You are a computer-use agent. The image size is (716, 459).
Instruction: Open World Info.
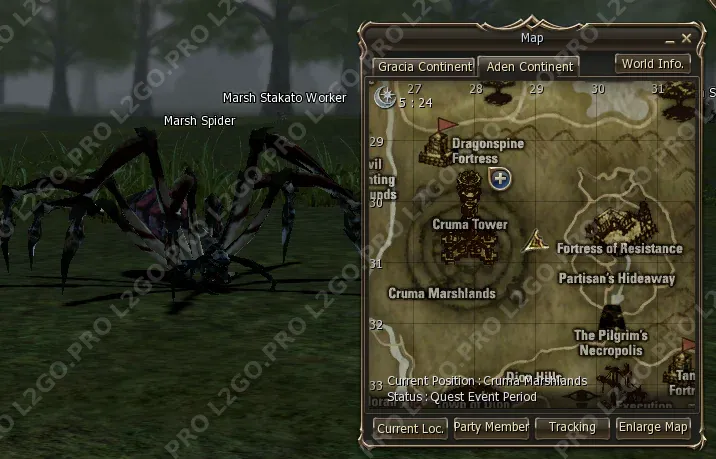(x=652, y=64)
